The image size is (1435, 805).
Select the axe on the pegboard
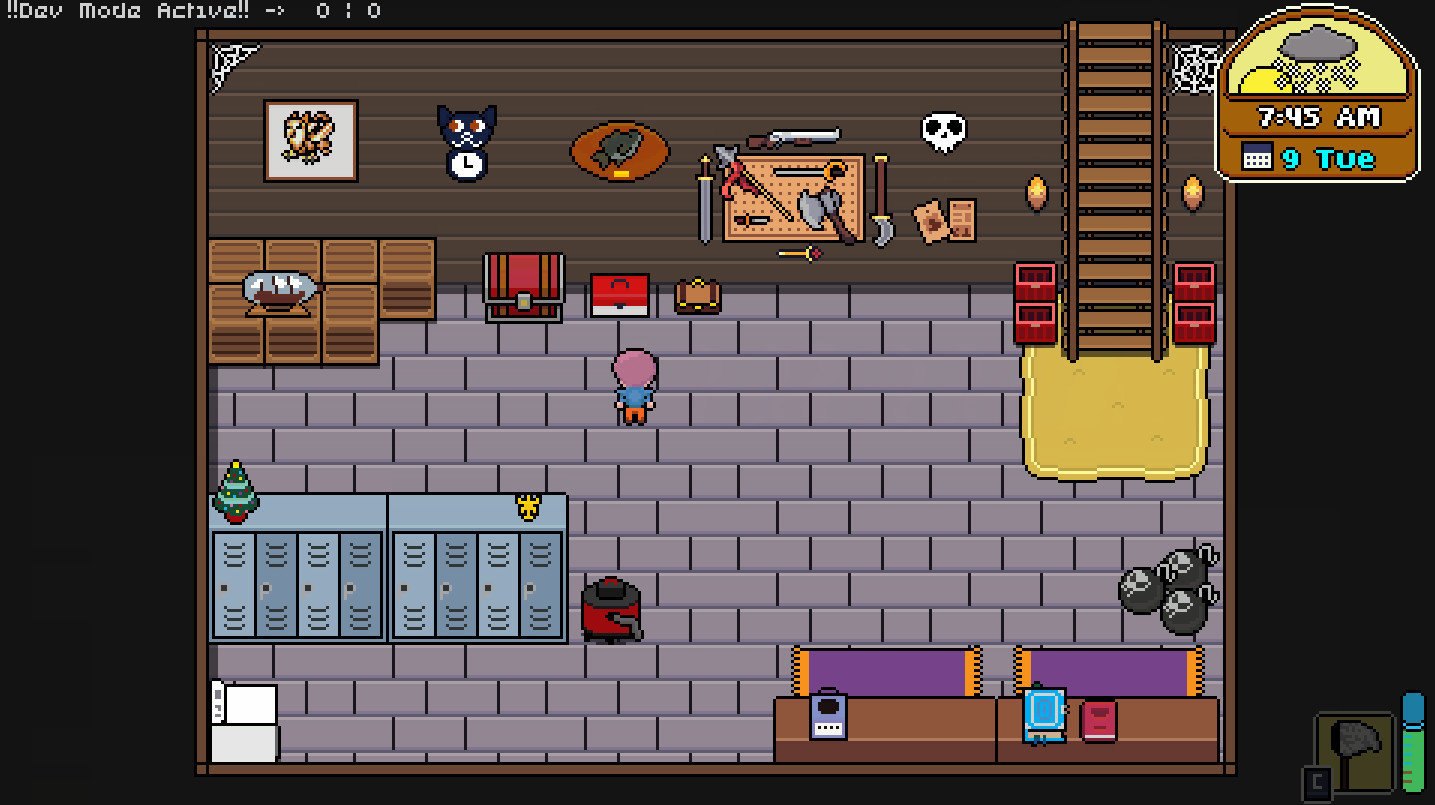coord(819,205)
